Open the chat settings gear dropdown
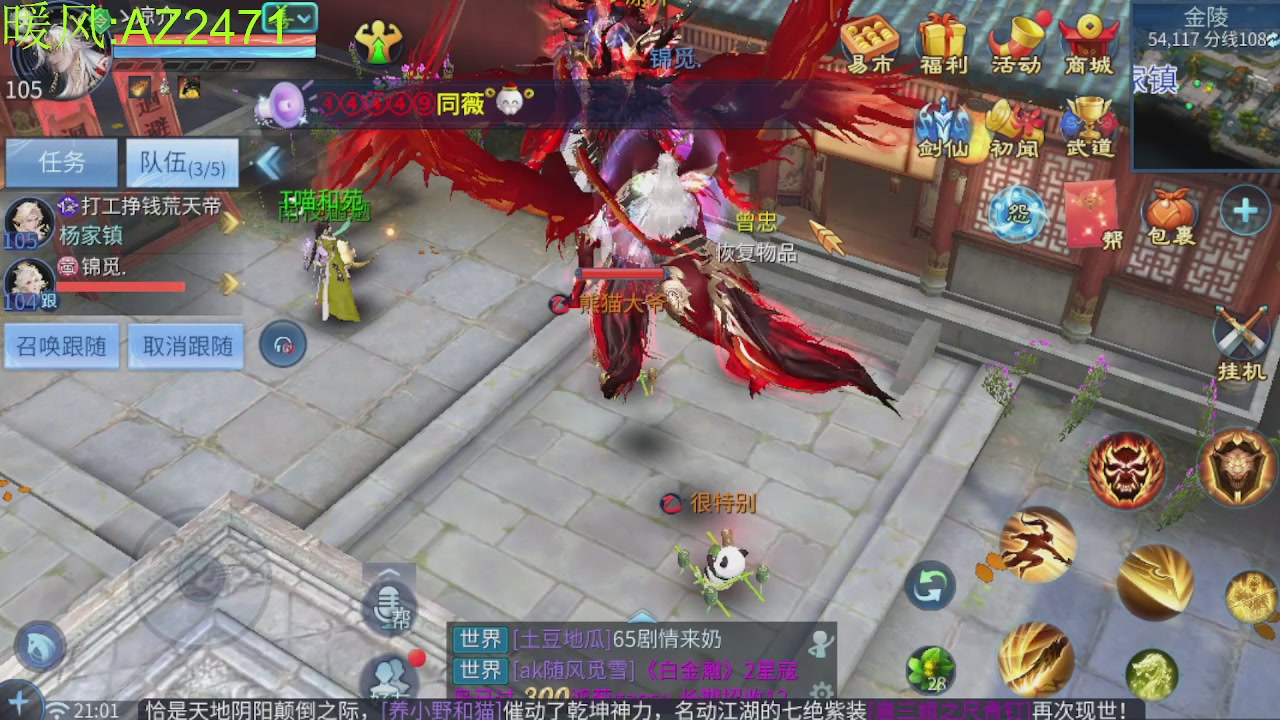Screen dimensions: 1280x720 click(820, 688)
